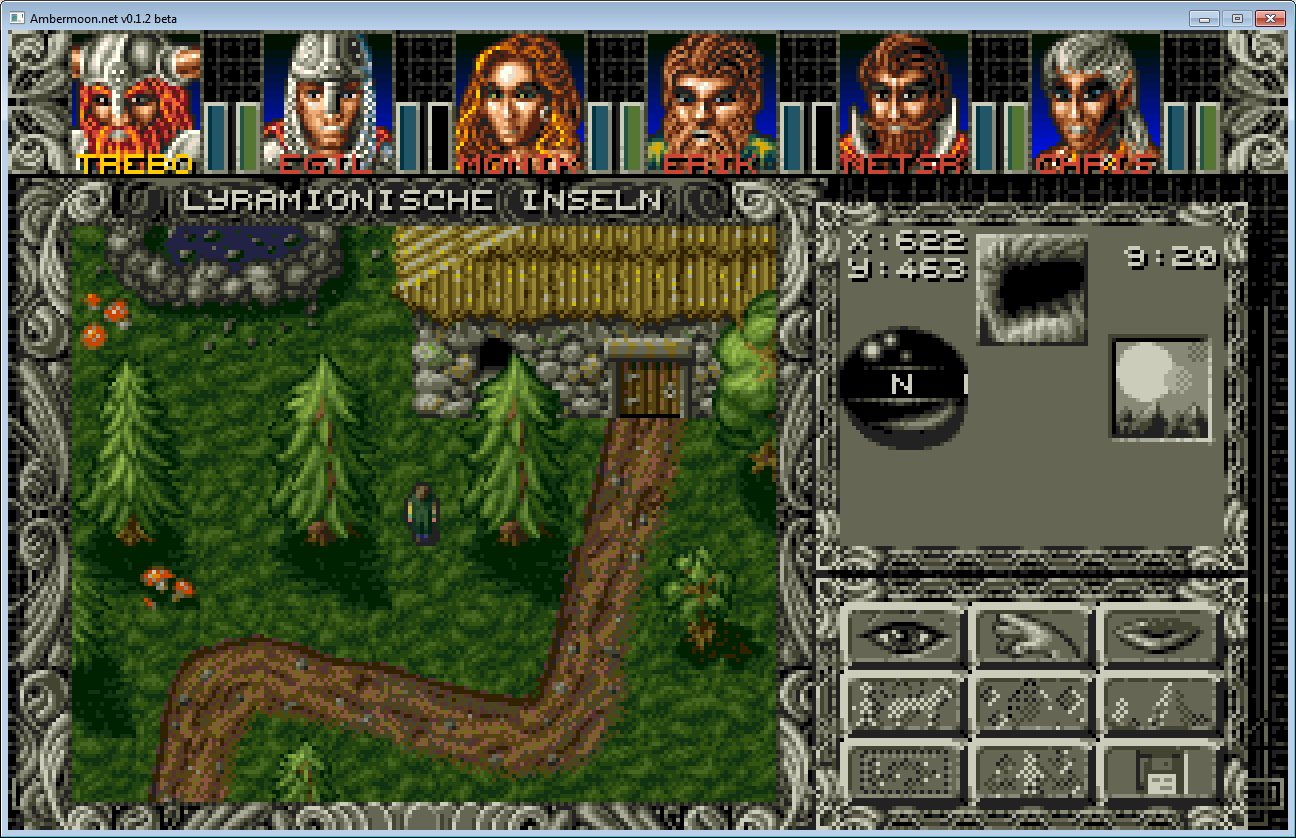Activate the hand (touch) action button
This screenshot has height=838, width=1296.
point(1033,634)
